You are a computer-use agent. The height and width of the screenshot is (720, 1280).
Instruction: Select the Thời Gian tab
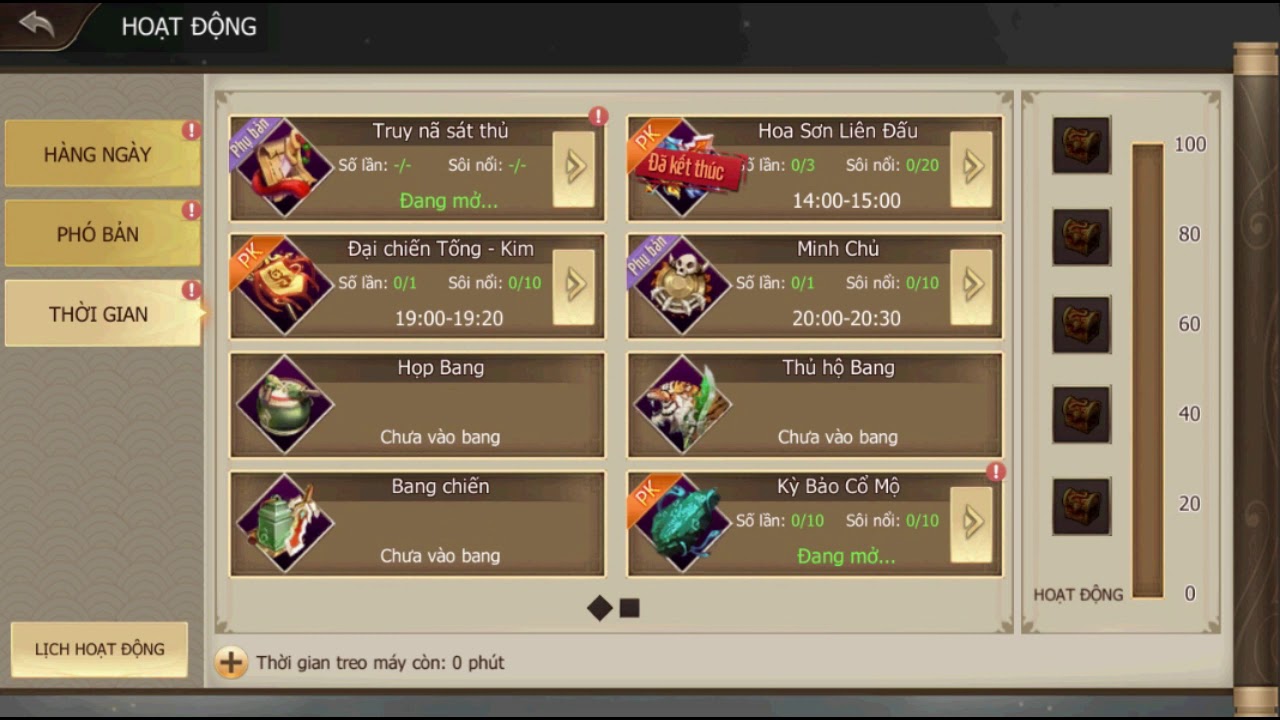98,315
